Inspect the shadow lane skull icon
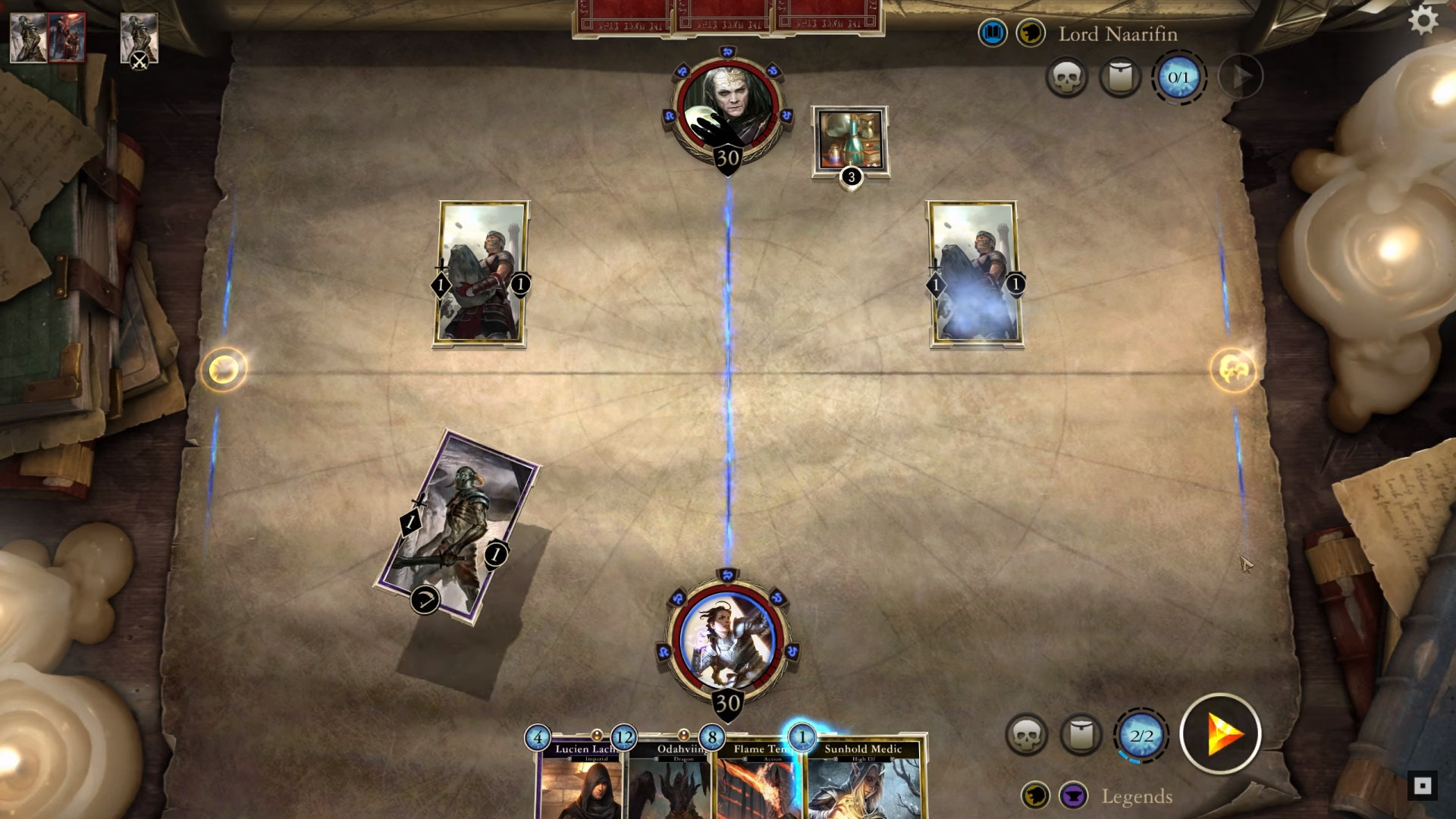1456x819 pixels. 1232,370
